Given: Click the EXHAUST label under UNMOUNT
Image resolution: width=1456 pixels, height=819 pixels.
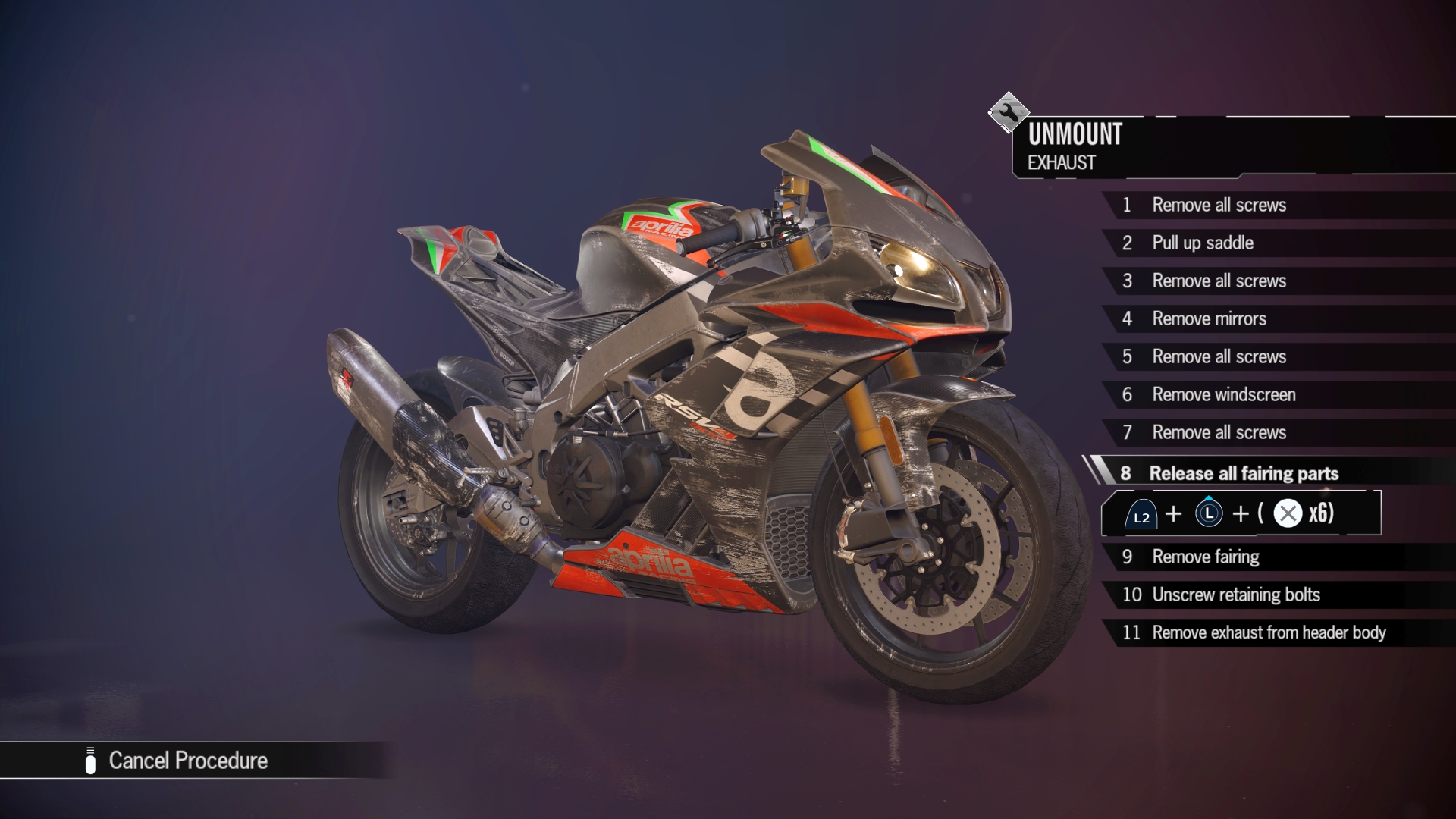Looking at the screenshot, I should coord(1061,162).
